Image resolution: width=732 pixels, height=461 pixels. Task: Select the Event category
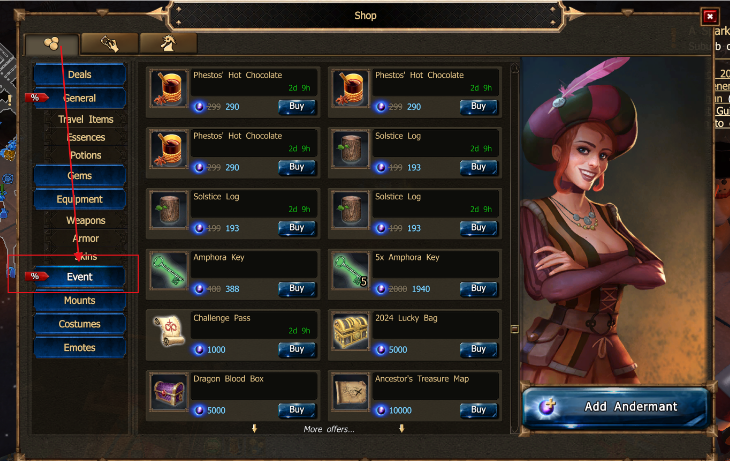click(x=79, y=277)
